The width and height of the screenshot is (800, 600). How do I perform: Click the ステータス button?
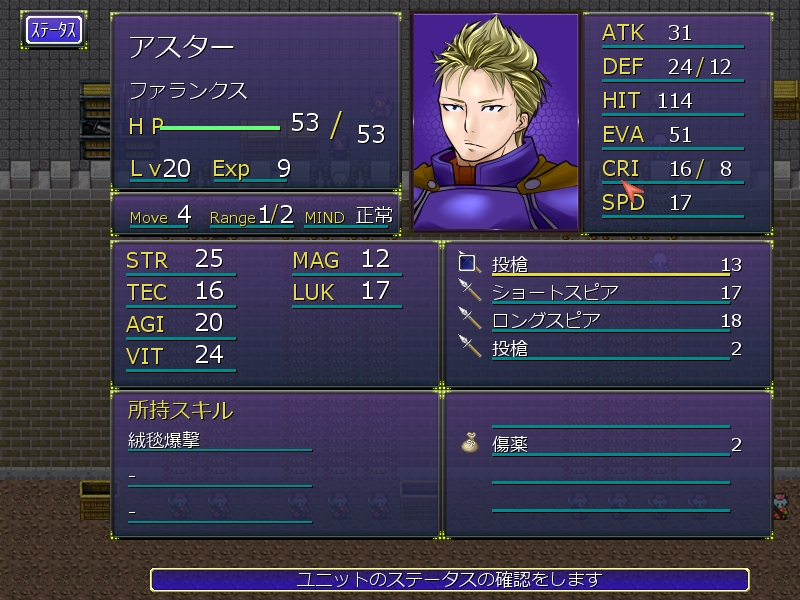(x=54, y=30)
